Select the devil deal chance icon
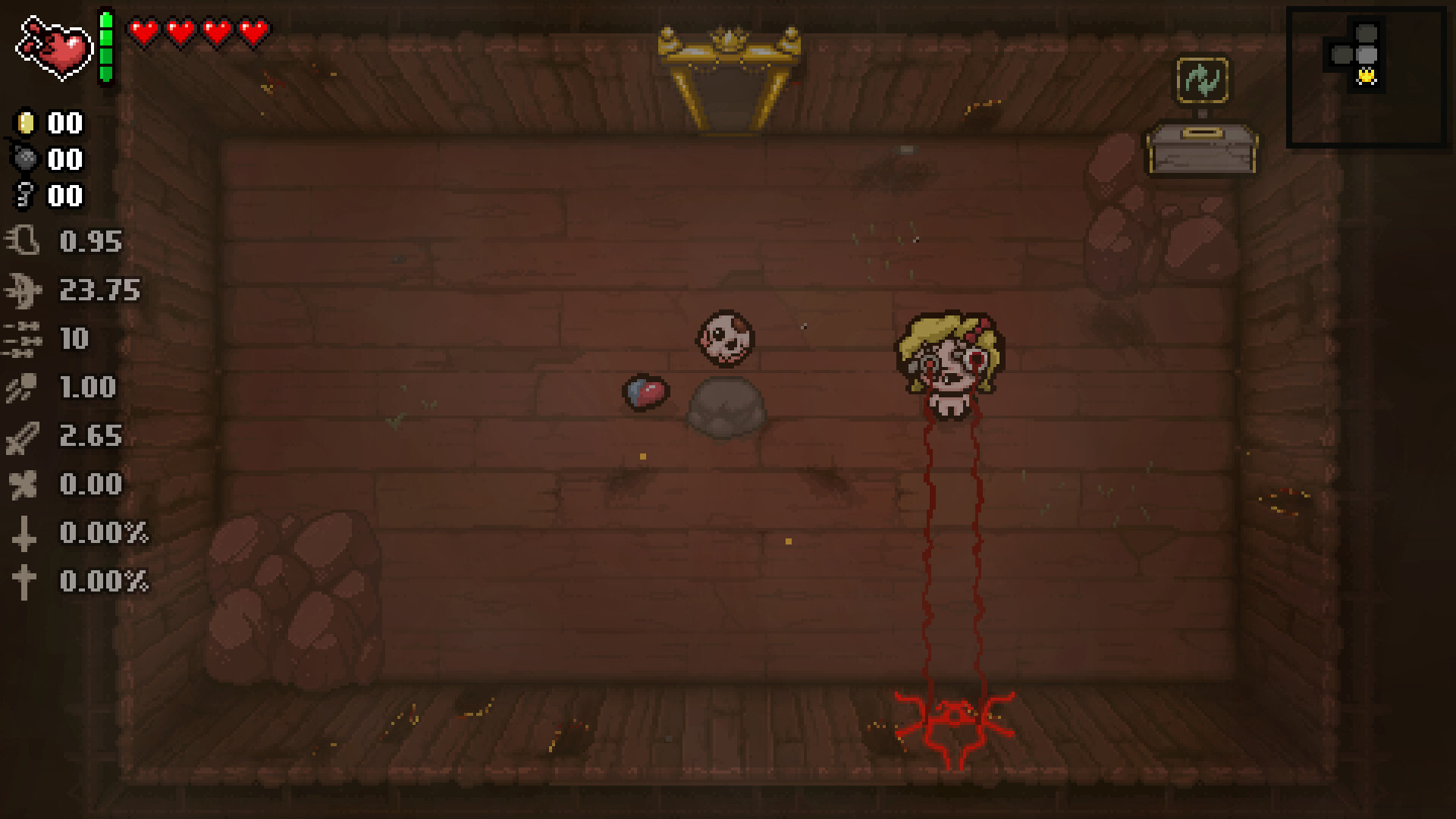This screenshot has width=1456, height=819. click(x=25, y=534)
